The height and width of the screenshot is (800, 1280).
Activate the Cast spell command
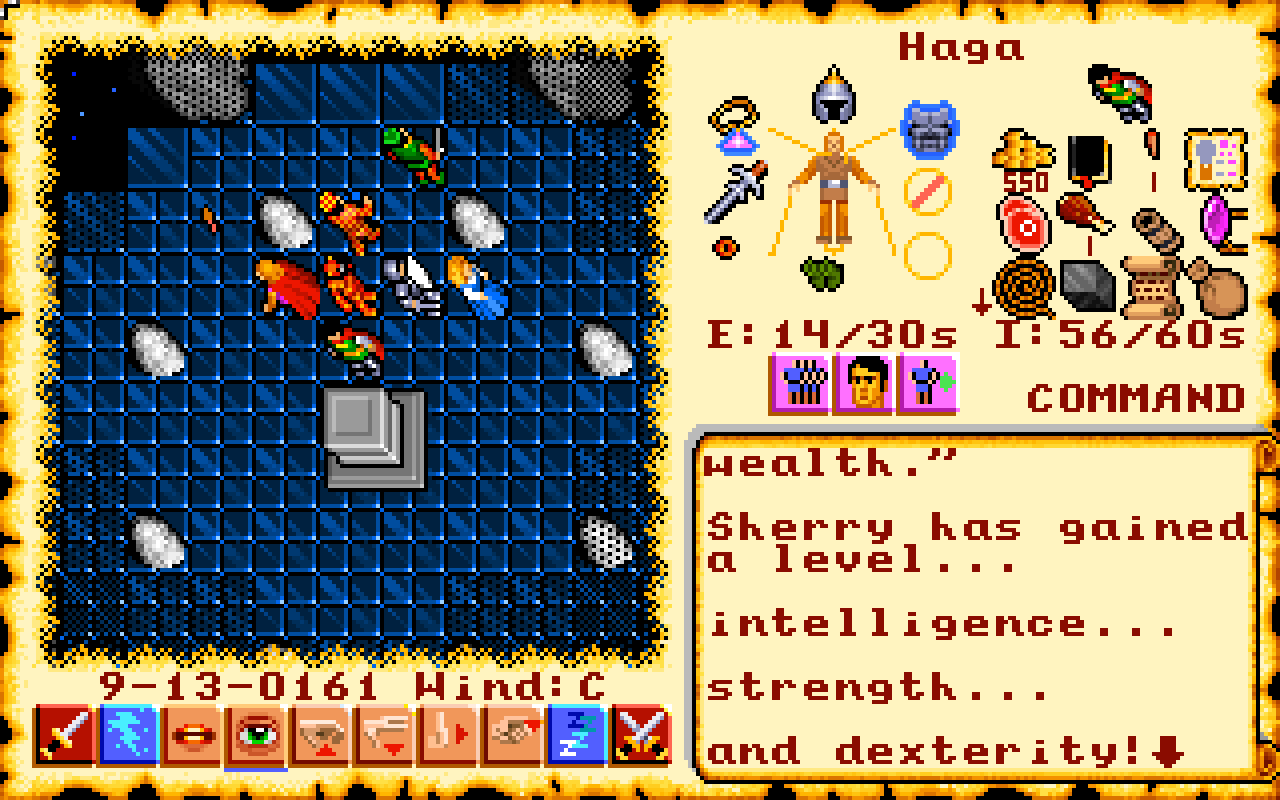[129, 735]
